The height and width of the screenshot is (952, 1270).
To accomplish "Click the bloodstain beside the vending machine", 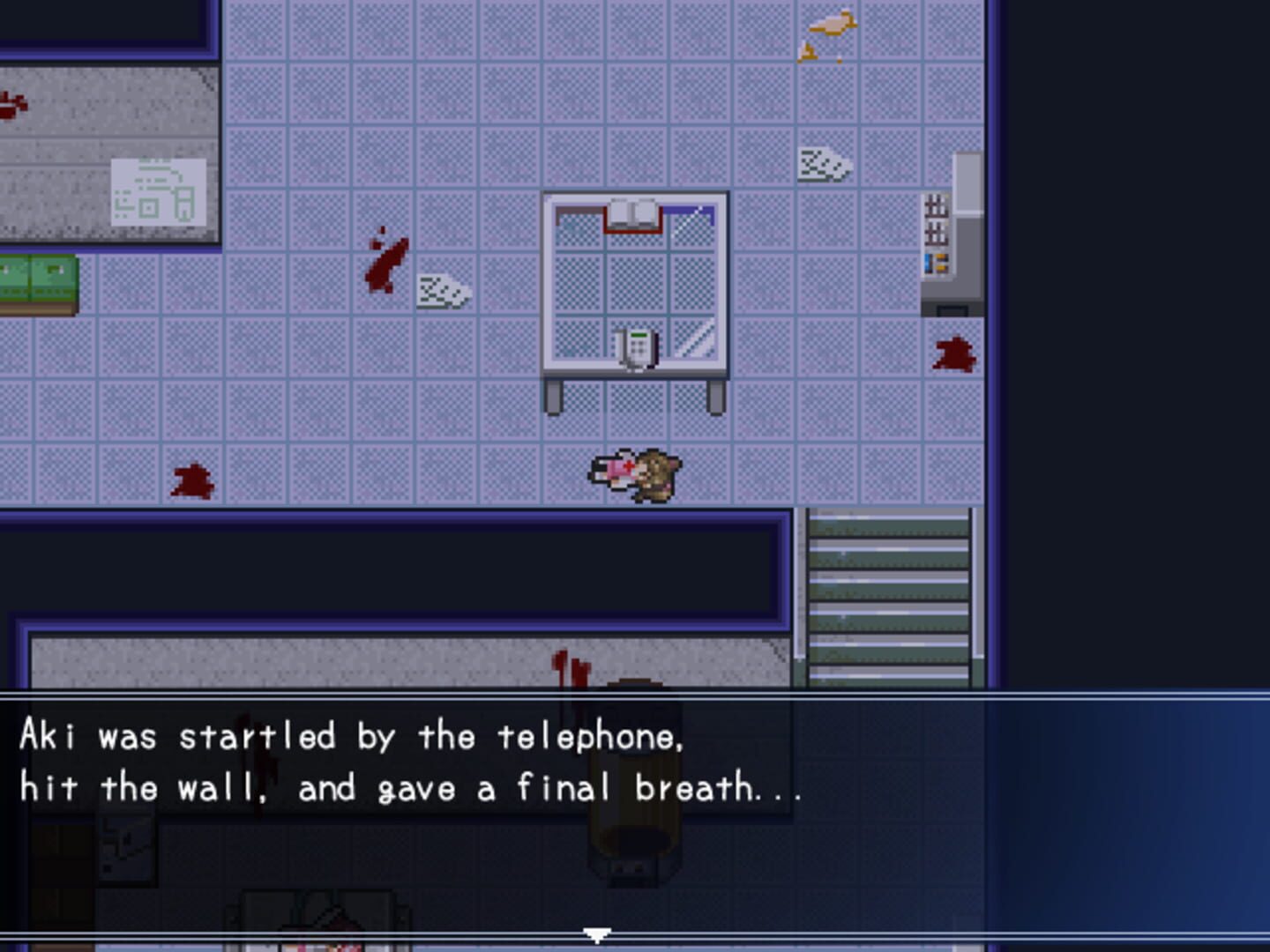I will coord(955,355).
